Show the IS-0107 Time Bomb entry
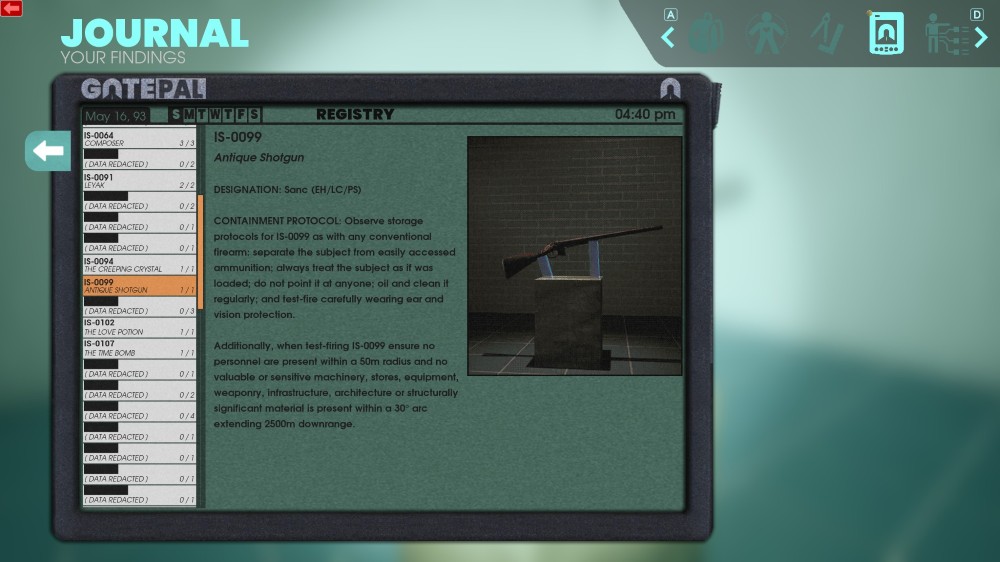 click(x=139, y=349)
